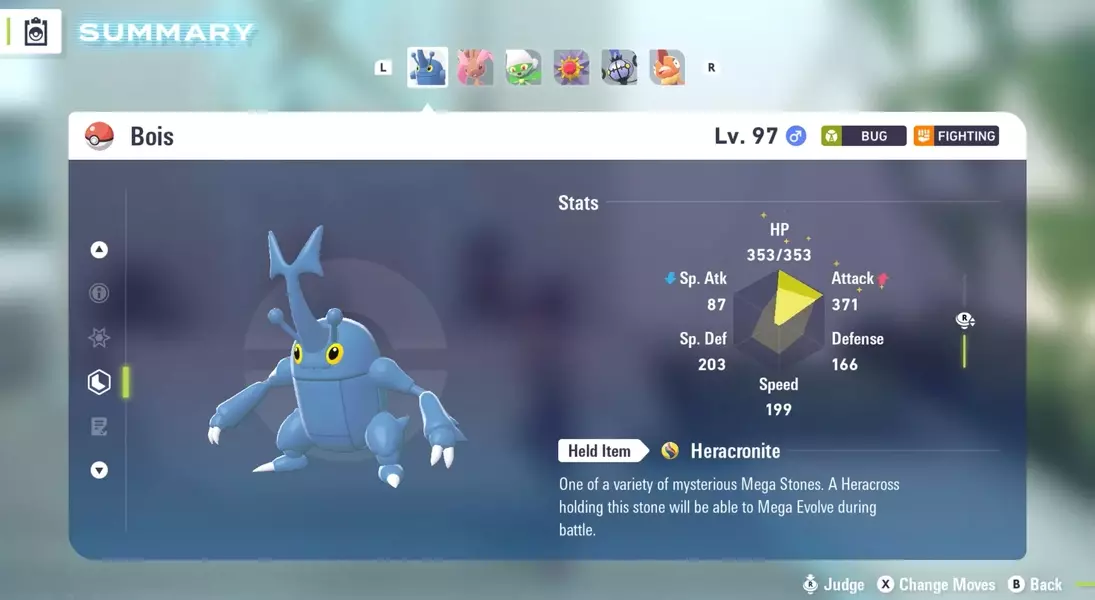
Task: Select Heracross in the party bar
Action: pyautogui.click(x=427, y=68)
